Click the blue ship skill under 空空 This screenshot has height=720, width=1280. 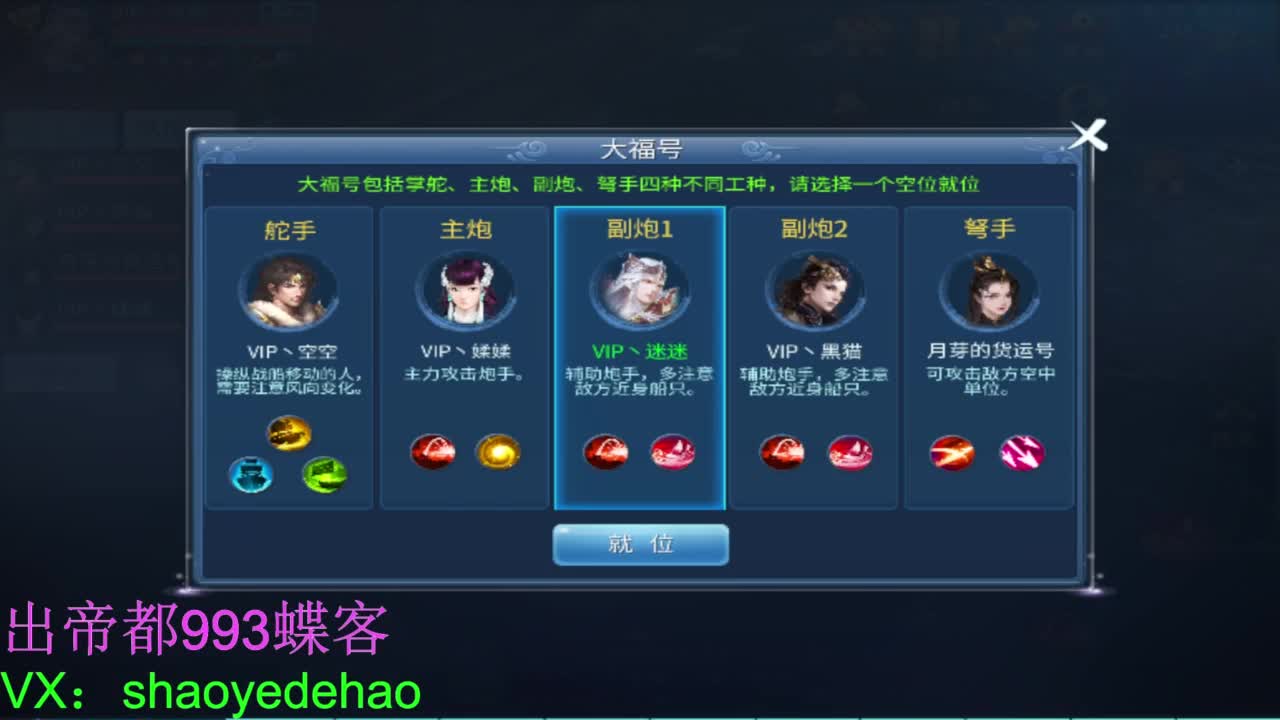(251, 476)
